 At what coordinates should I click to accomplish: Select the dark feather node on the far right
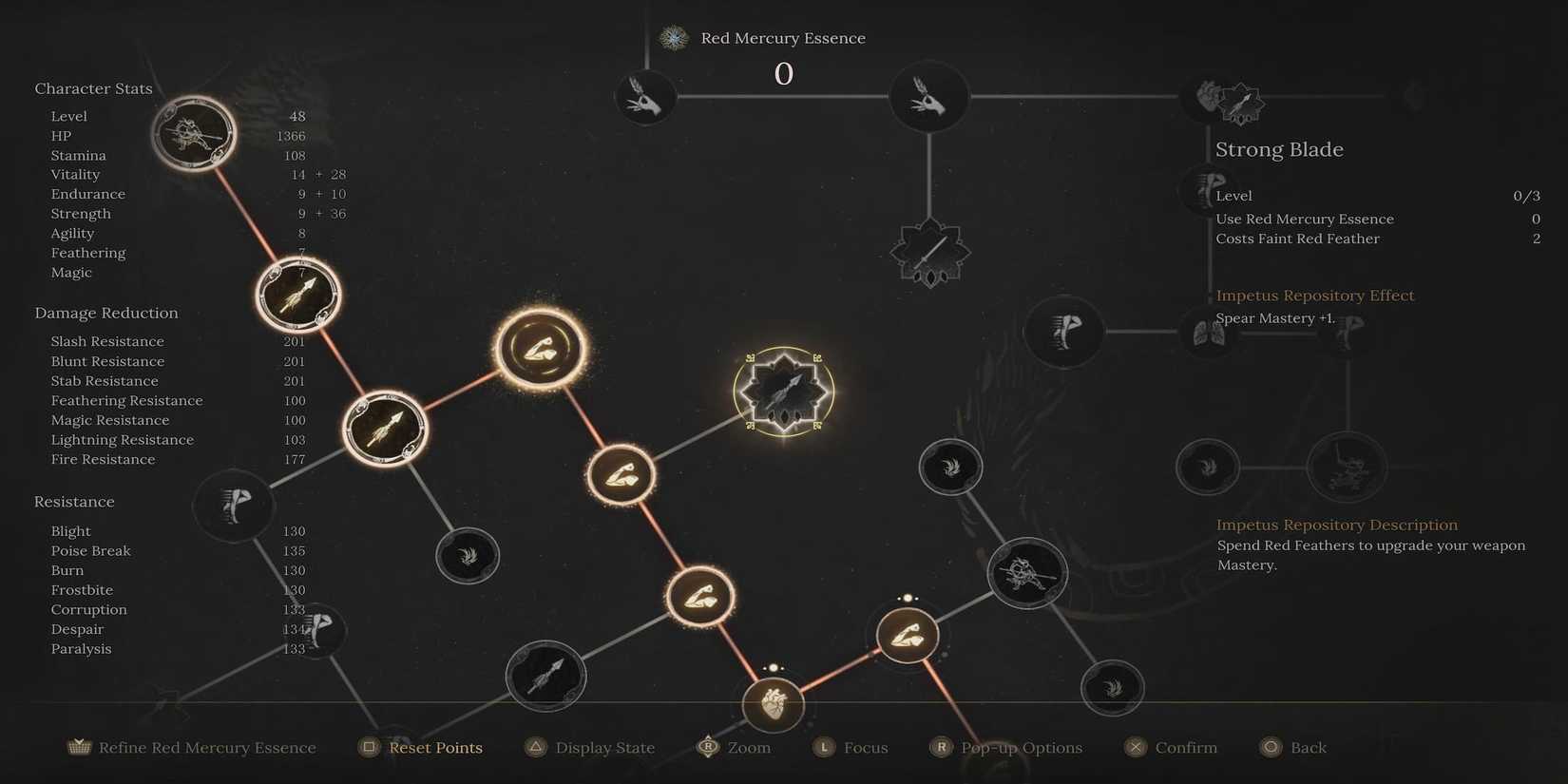pos(1208,467)
